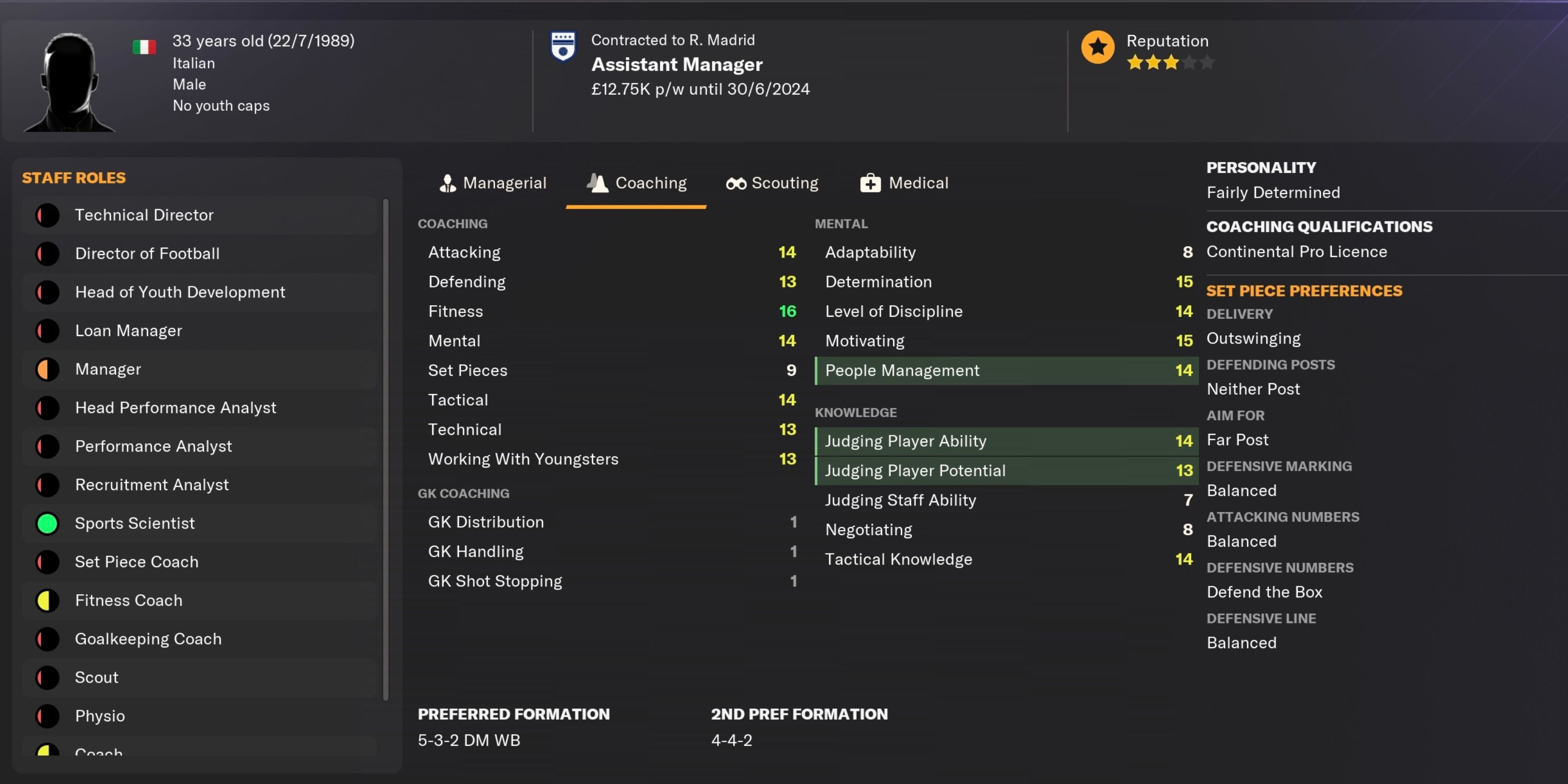Toggle the Fitness Coach role indicator
Screen dimensions: 1568x784
click(x=48, y=600)
